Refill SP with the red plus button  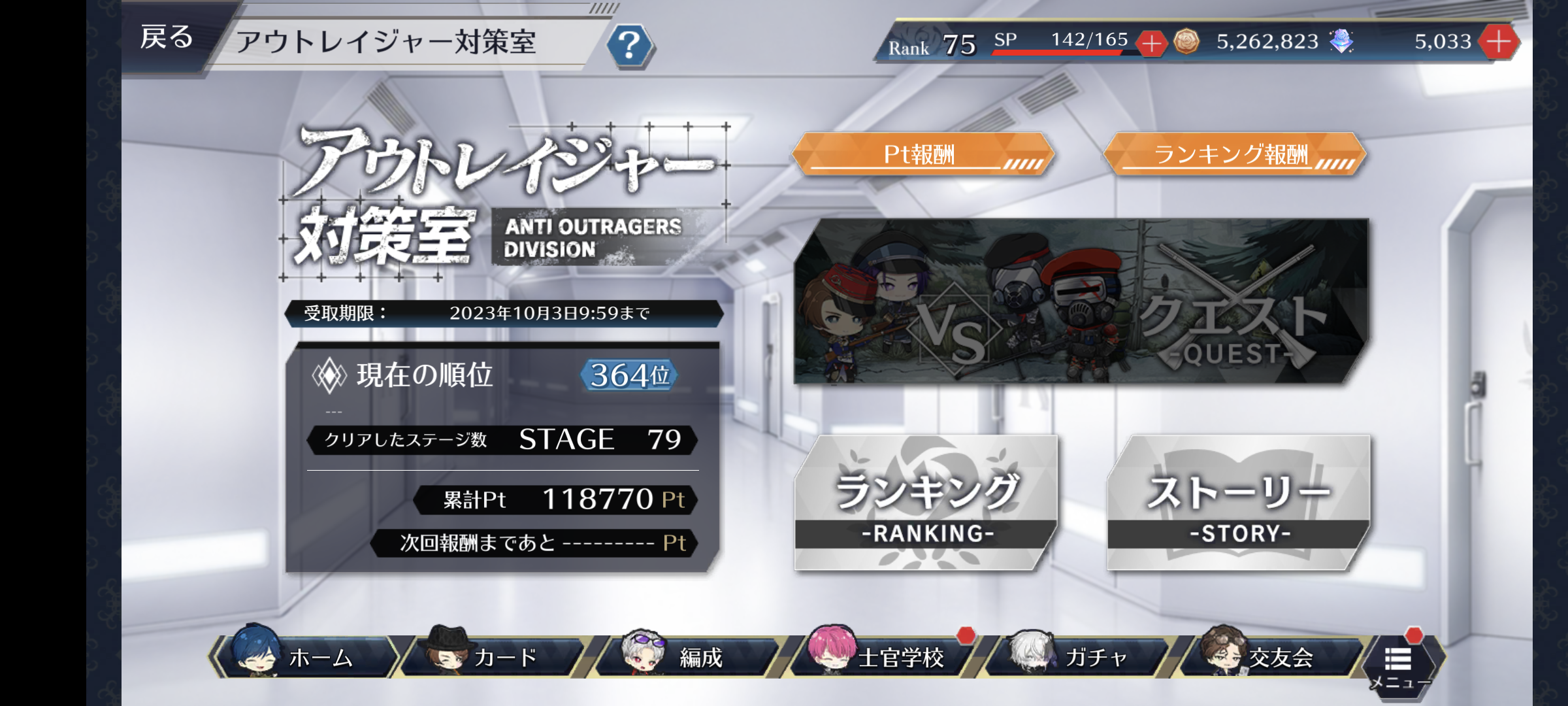click(x=1151, y=44)
